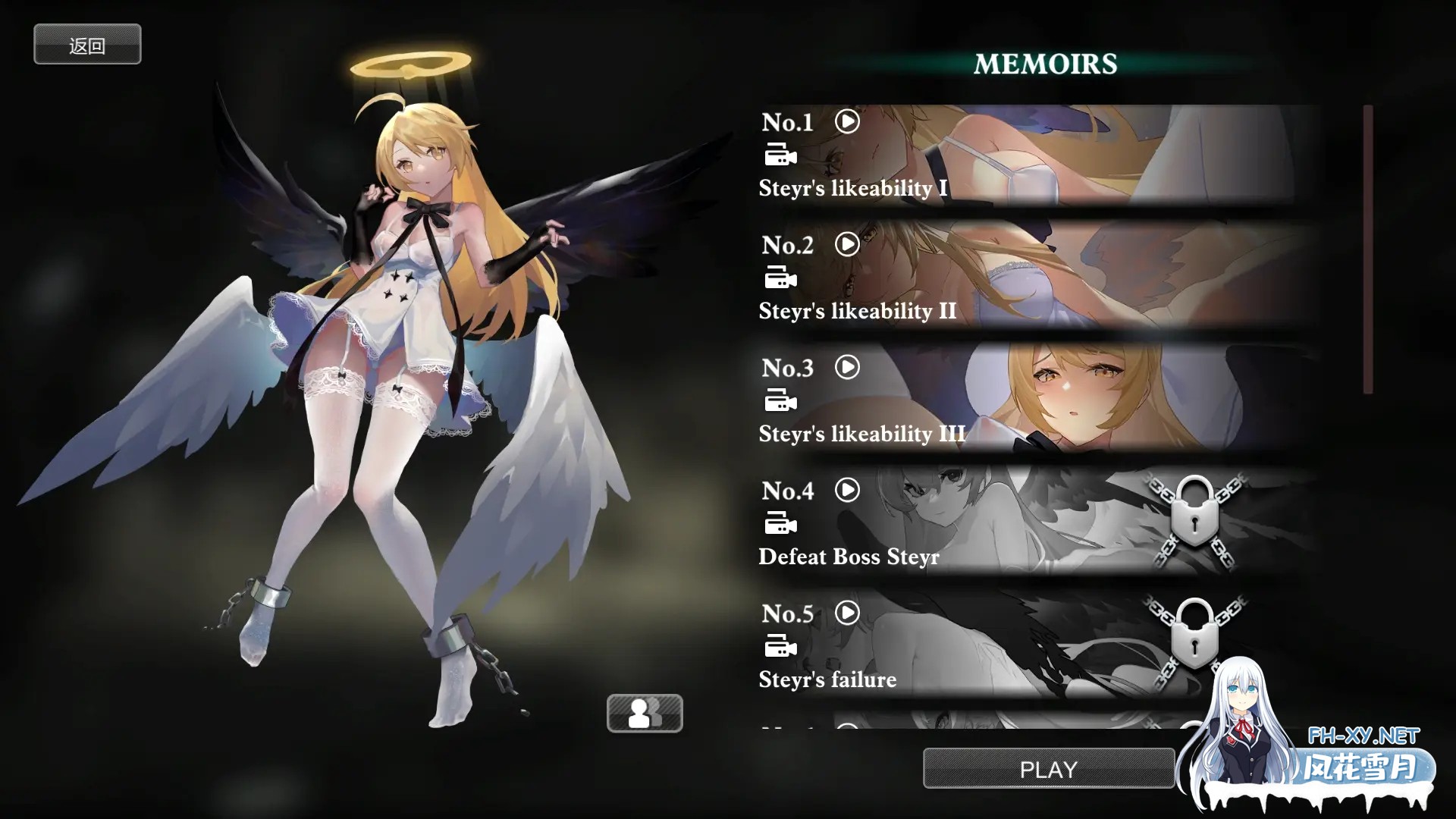Play the No.1 memoir video
Screen dimensions: 1456x819
click(847, 121)
